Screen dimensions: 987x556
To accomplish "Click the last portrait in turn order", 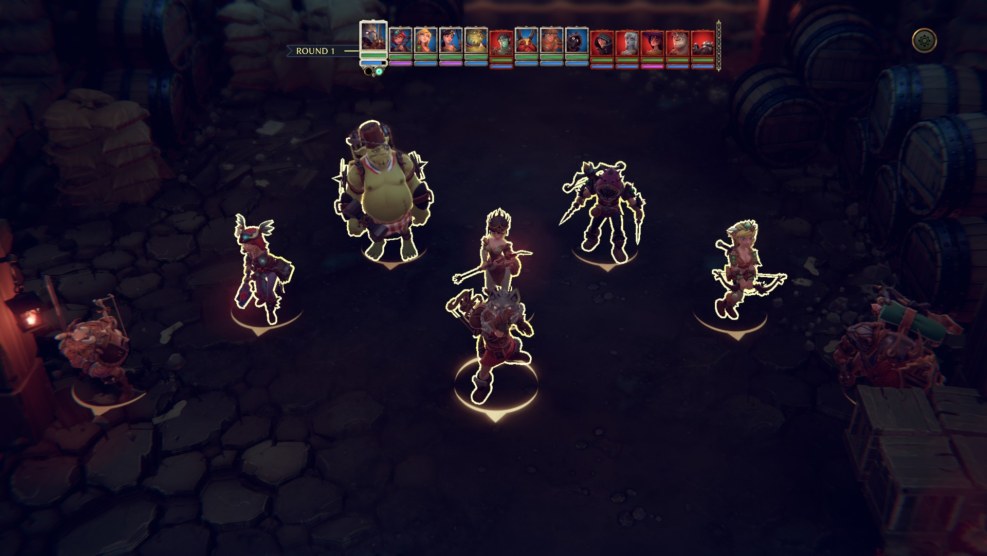I will (703, 43).
